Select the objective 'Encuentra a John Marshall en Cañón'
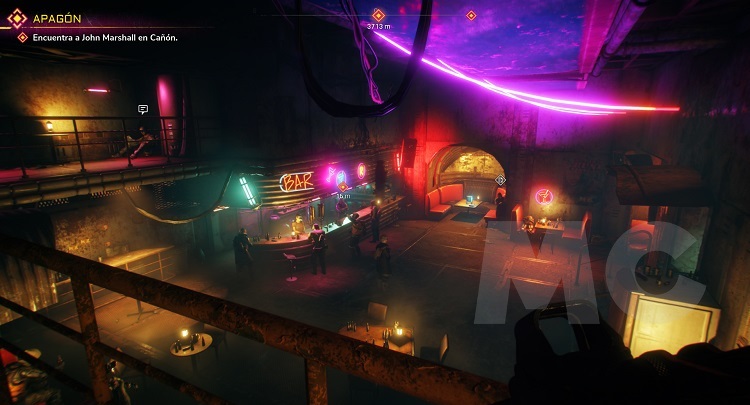The image size is (750, 405). (102, 38)
